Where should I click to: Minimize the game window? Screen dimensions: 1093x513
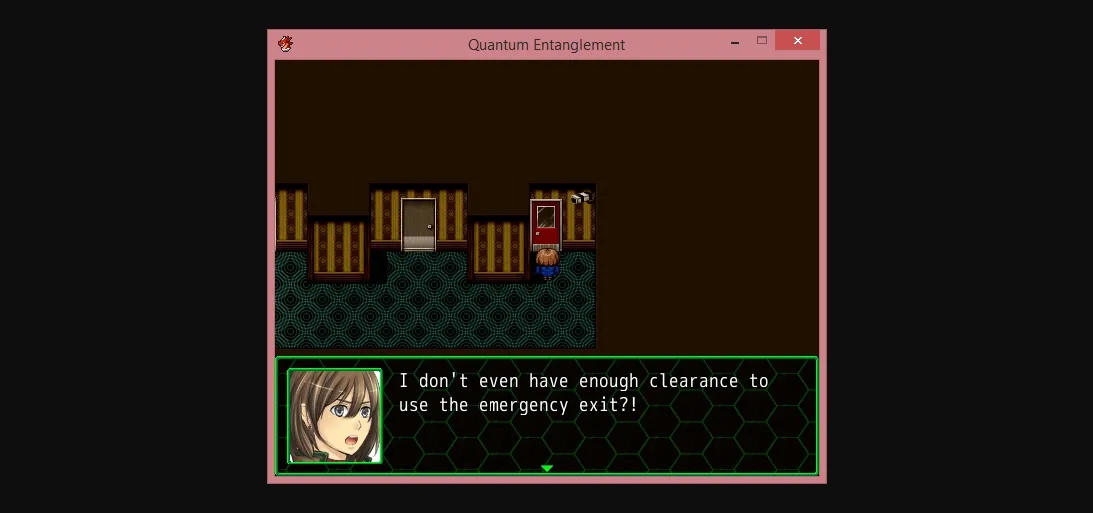coord(735,43)
